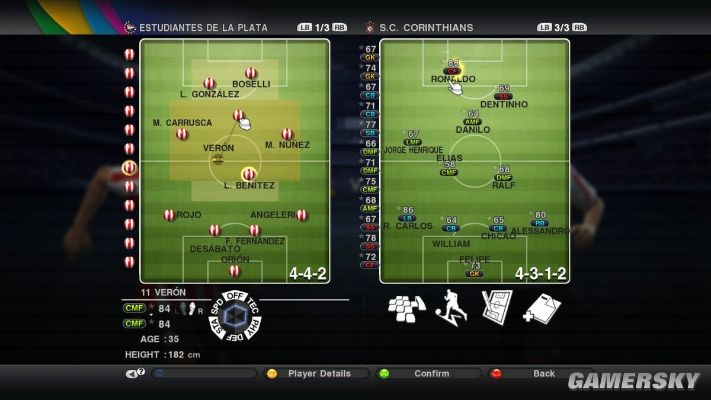Select L. González's player marker

(x=209, y=82)
